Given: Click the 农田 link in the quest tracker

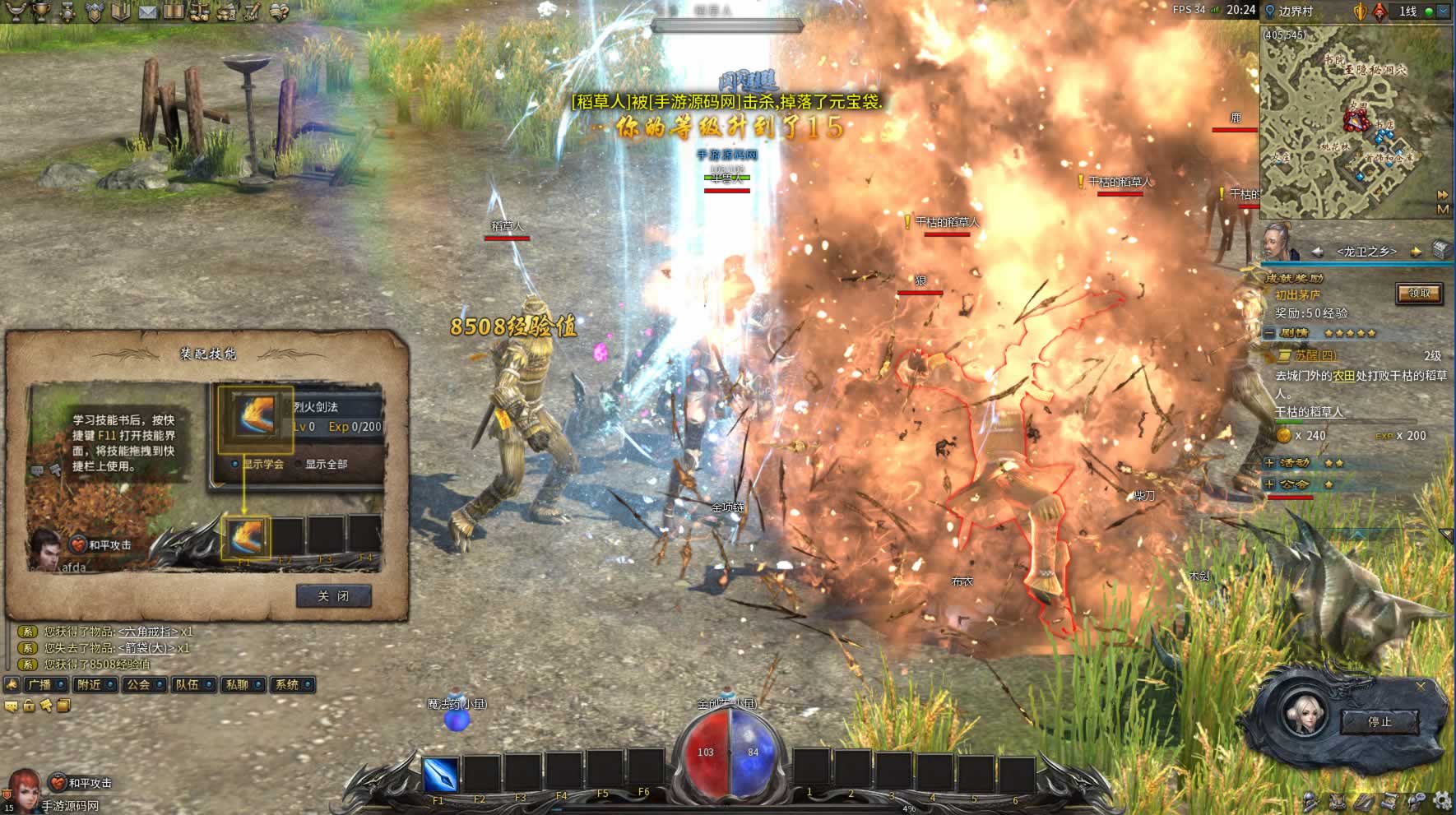Looking at the screenshot, I should pyautogui.click(x=1343, y=375).
